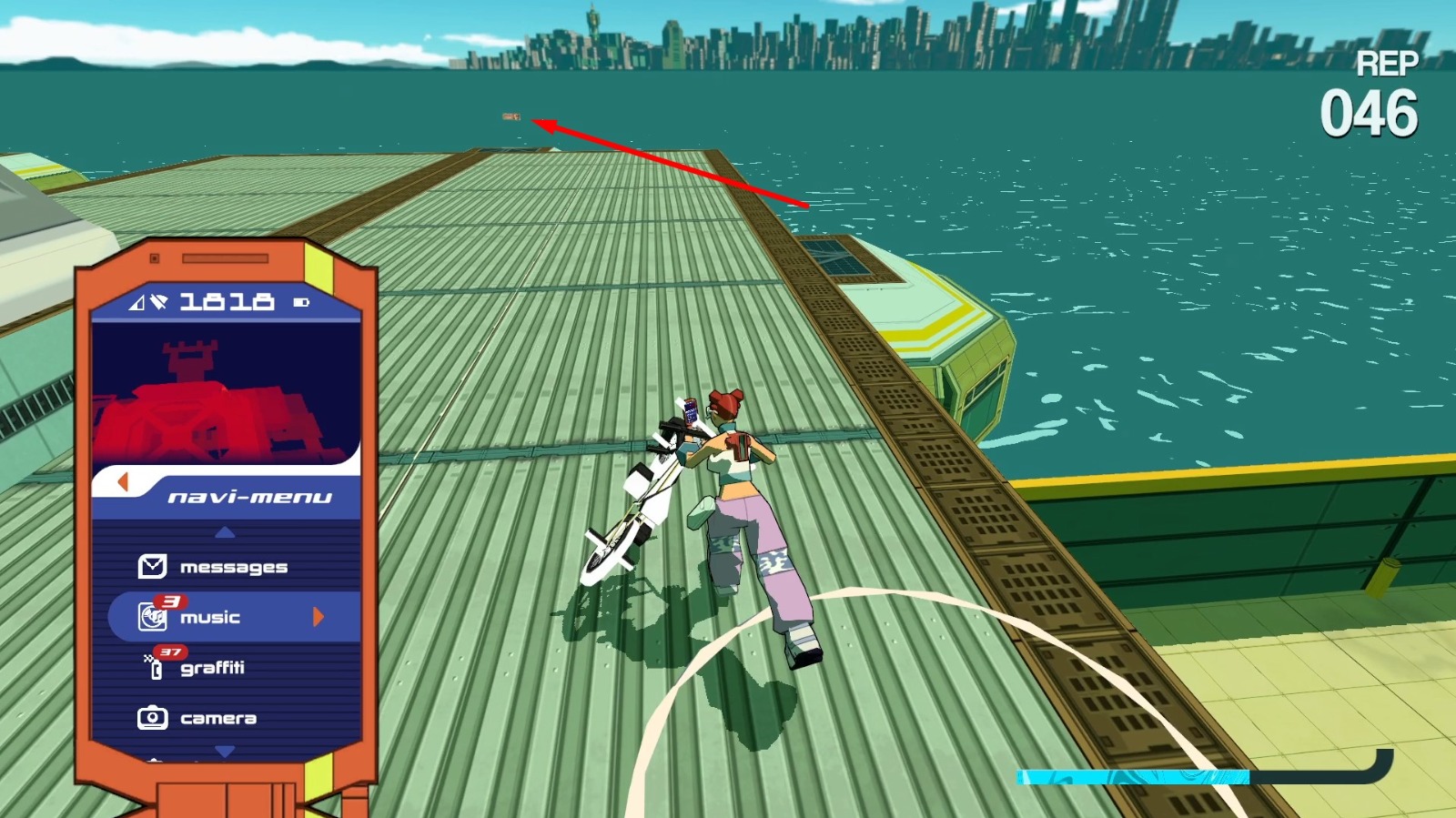Select the messages envelope icon
Image resolution: width=1456 pixels, height=818 pixels.
pos(155,567)
